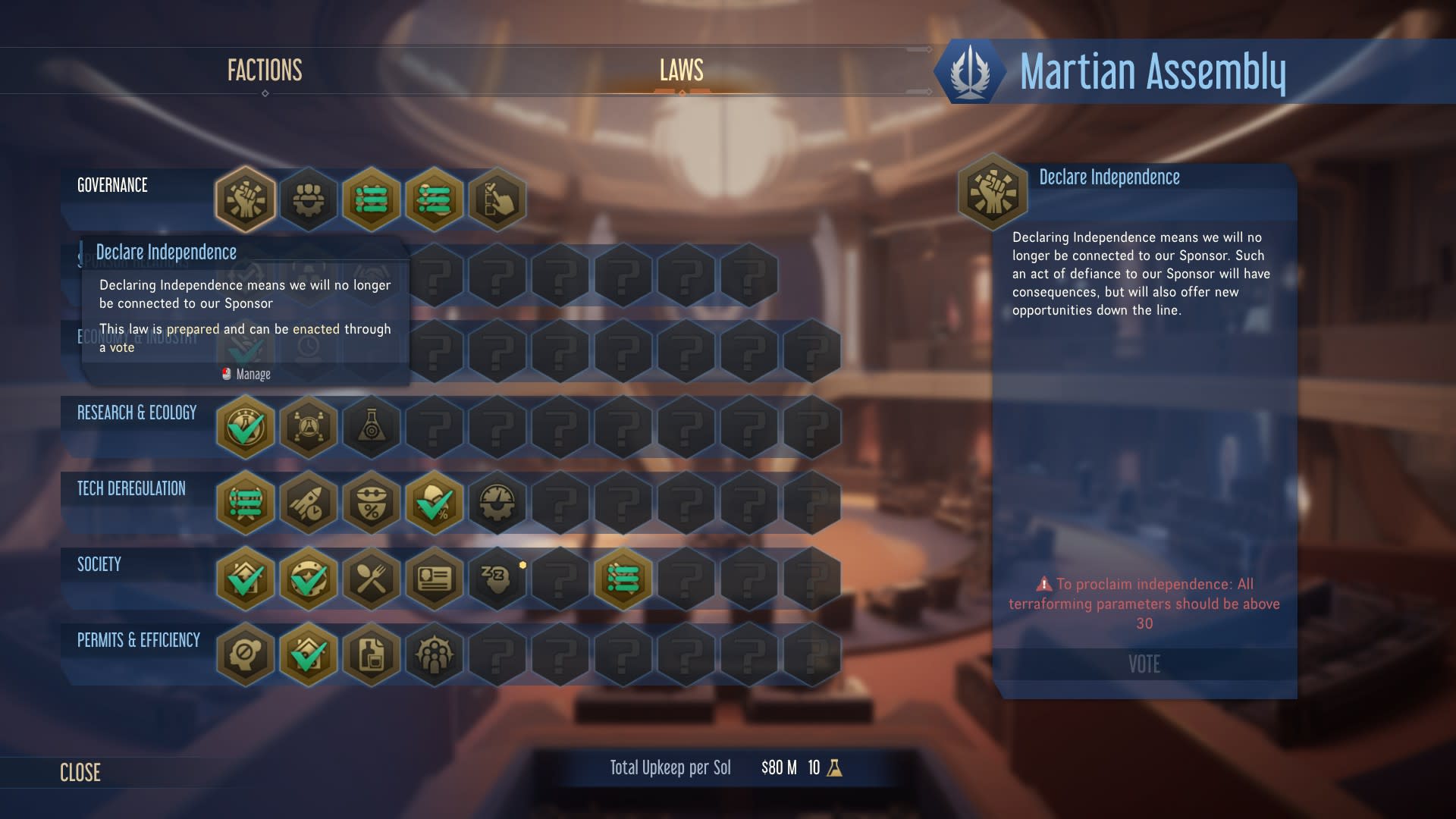Select the gauge and gear law
This screenshot has width=1456, height=819.
click(x=497, y=503)
